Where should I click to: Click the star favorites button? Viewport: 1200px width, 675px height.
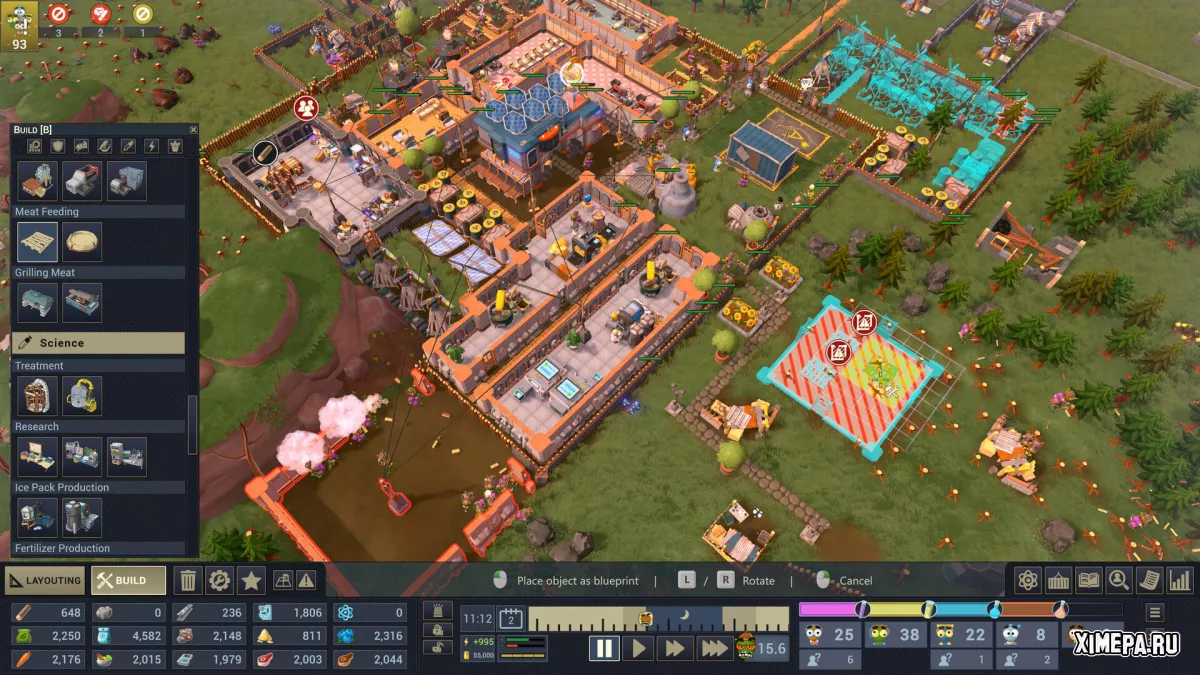click(x=250, y=580)
